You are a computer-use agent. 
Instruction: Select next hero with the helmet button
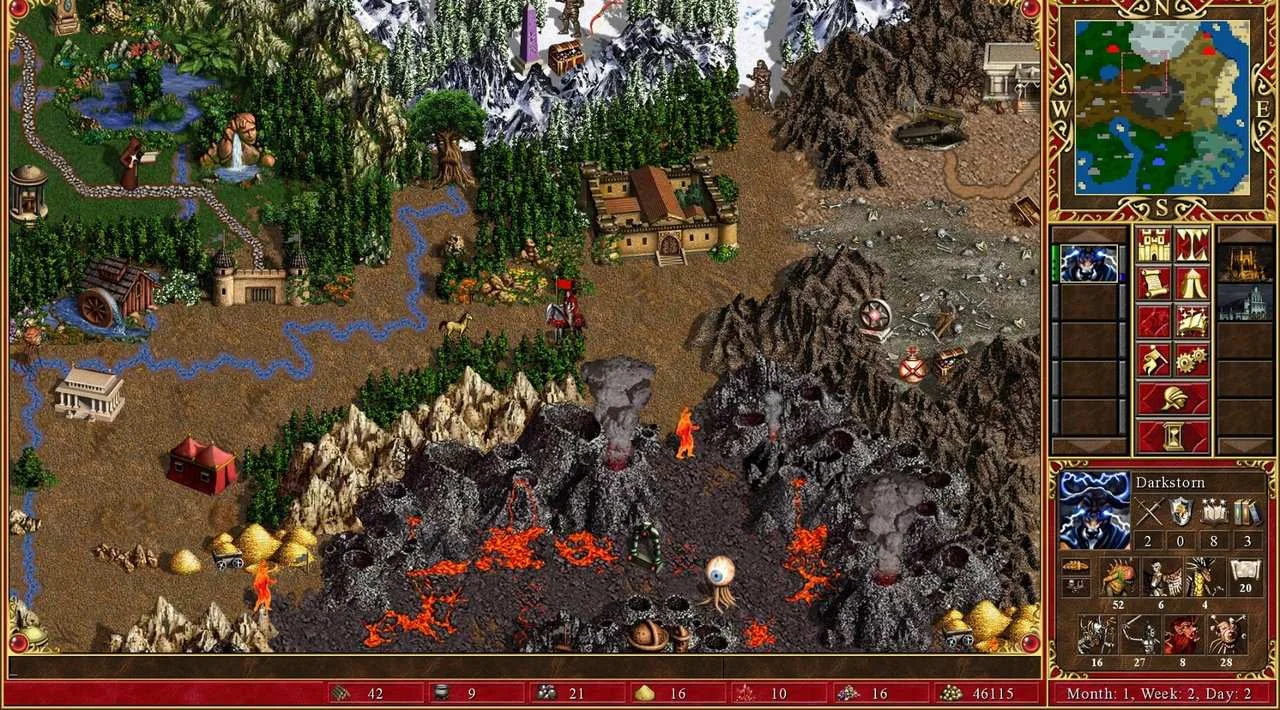(x=1172, y=398)
